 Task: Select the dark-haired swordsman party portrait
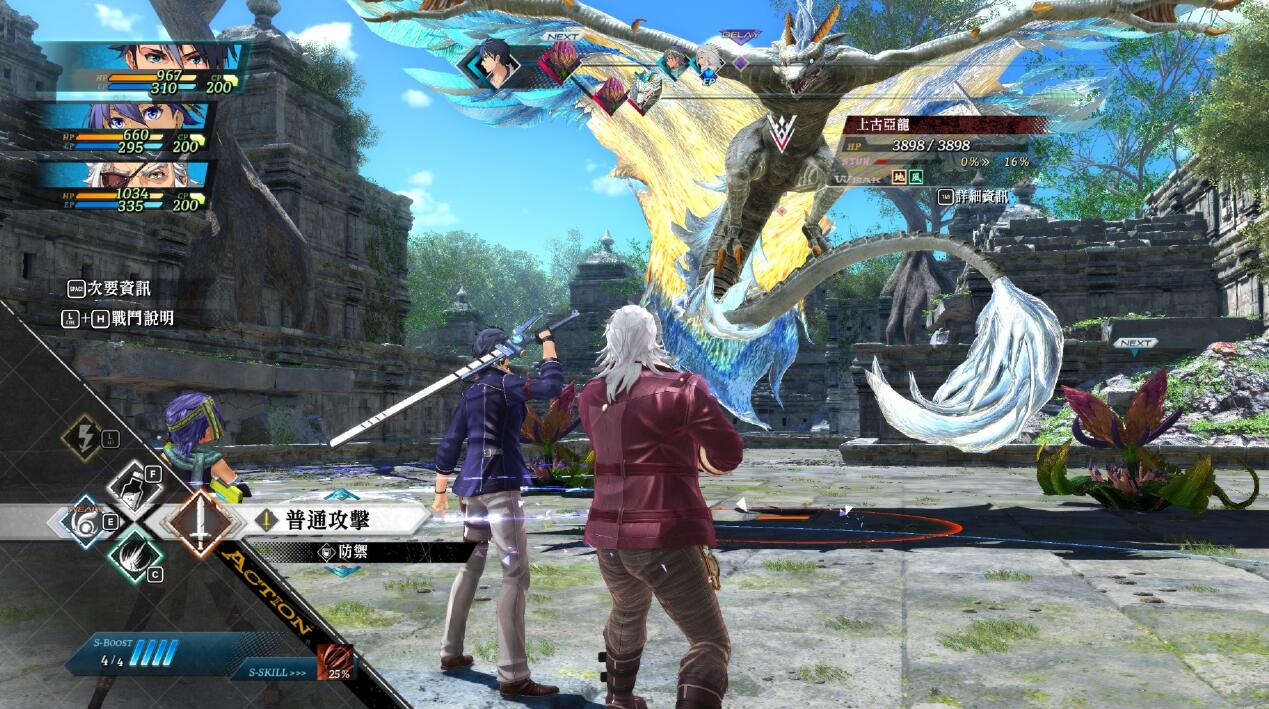pyautogui.click(x=150, y=70)
